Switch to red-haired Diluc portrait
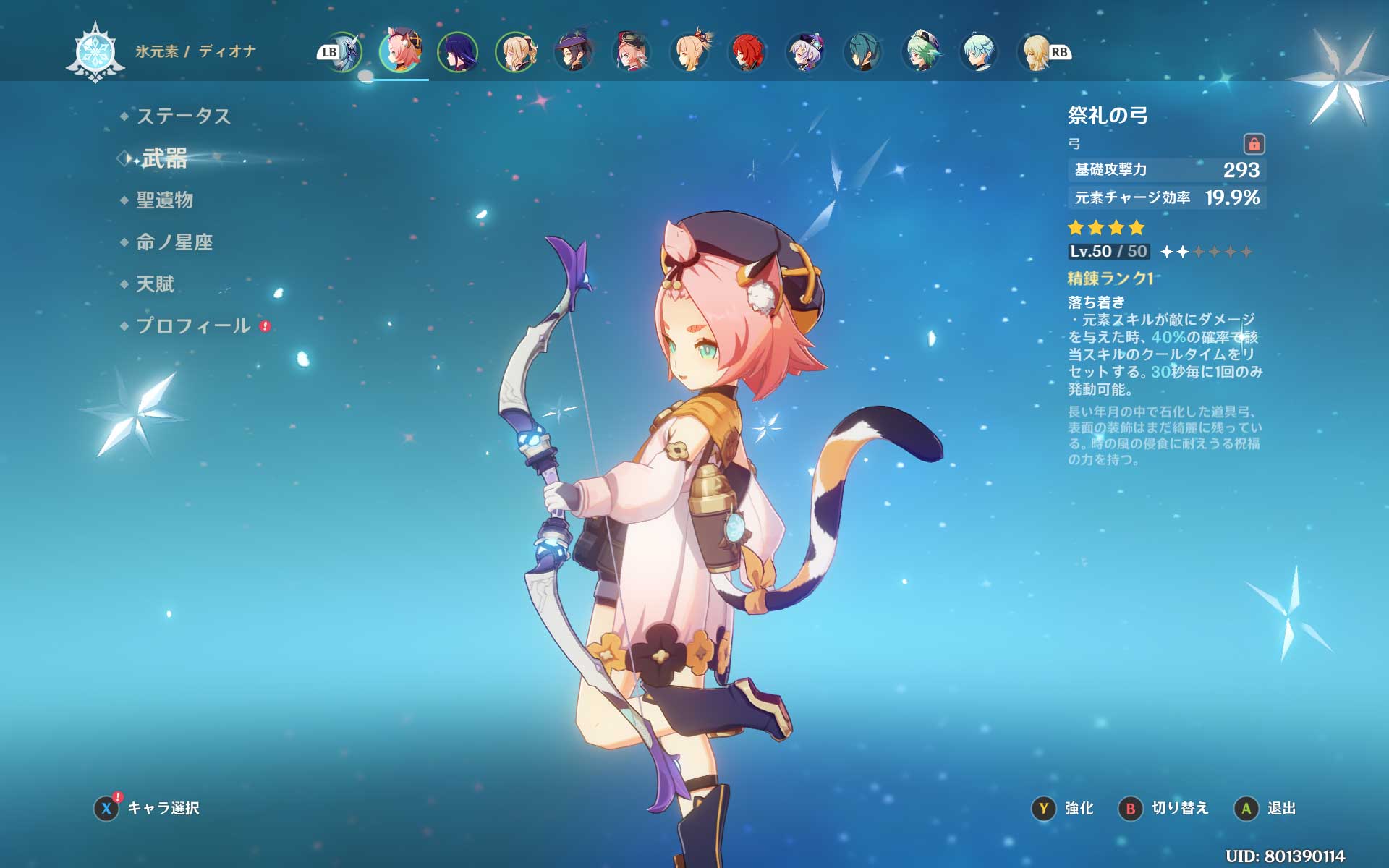This screenshot has width=1389, height=868. pos(747,51)
